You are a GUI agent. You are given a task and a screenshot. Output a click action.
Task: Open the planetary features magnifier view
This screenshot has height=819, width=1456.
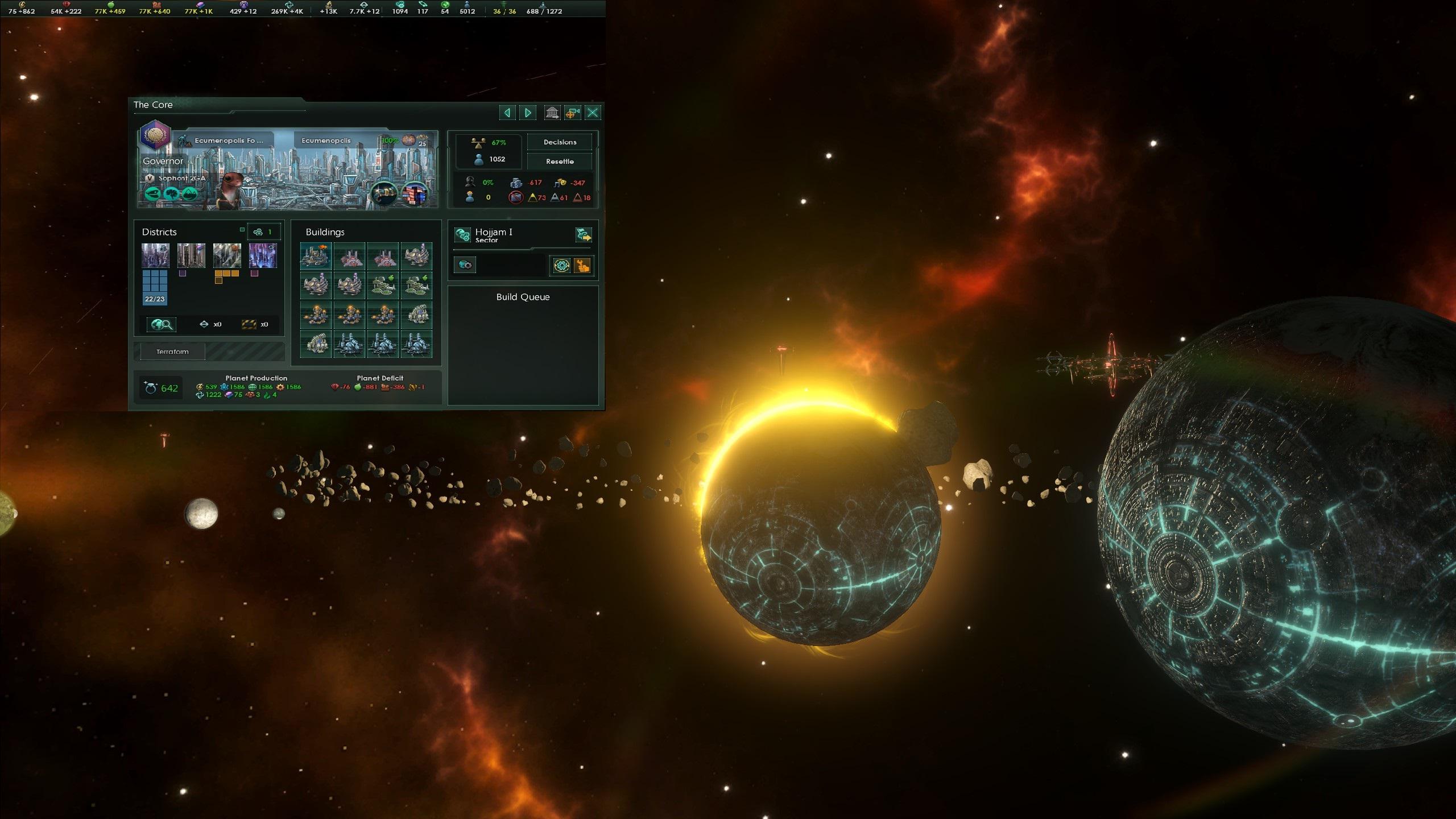(x=162, y=324)
